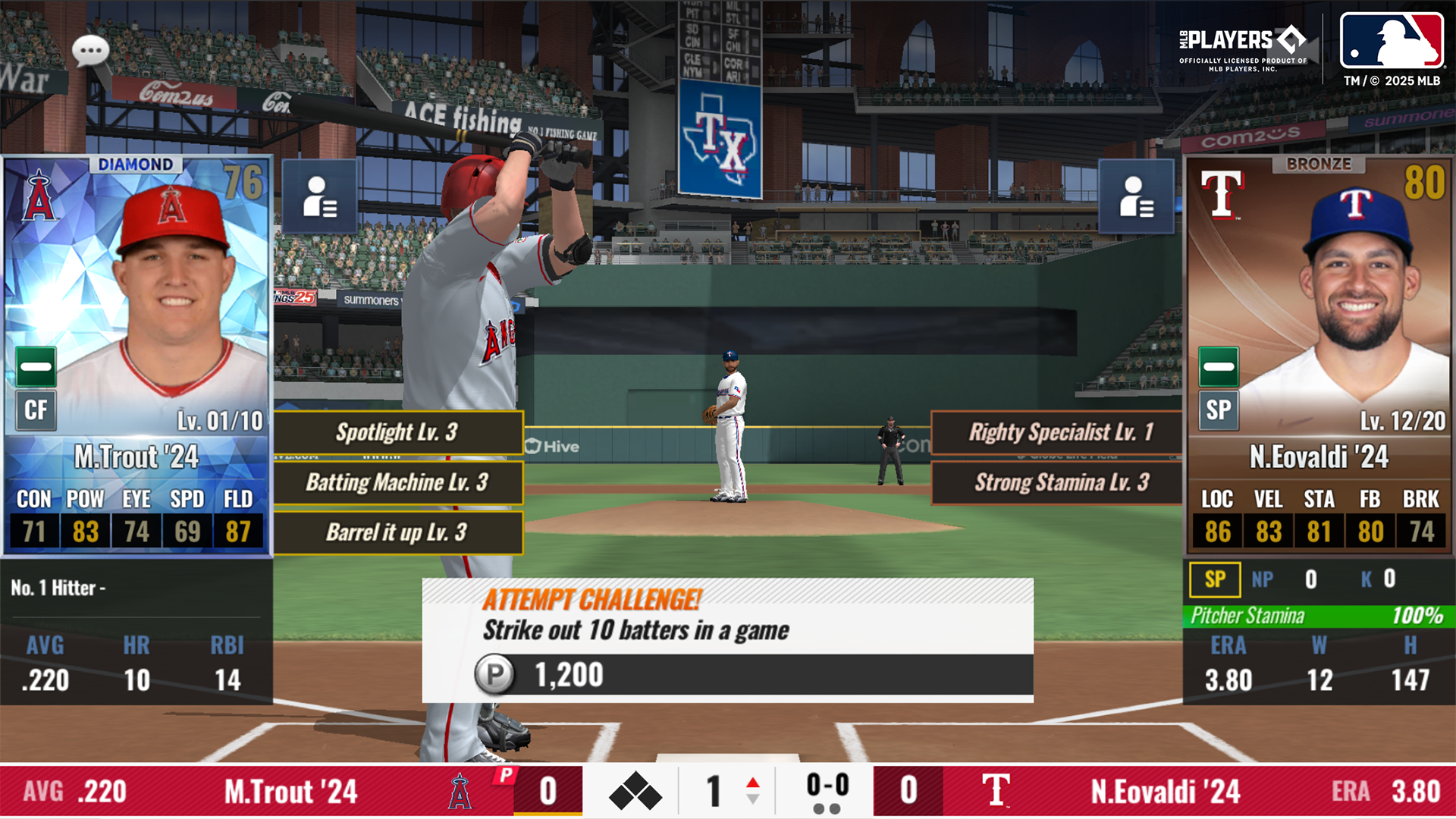
Task: Click the green Pitcher Stamina 100% bar
Action: [x=1318, y=617]
